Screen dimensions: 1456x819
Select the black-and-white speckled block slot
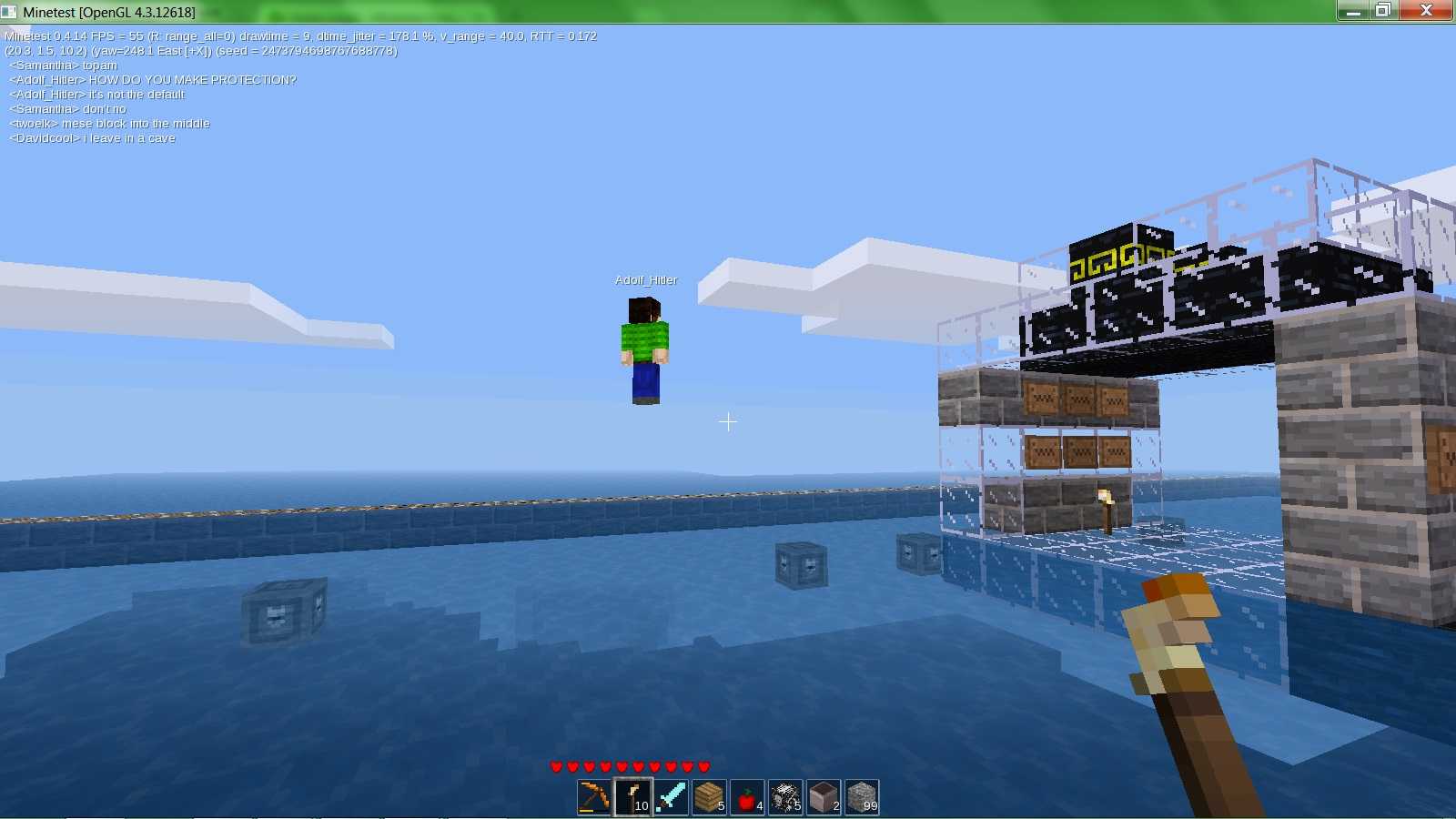tap(785, 797)
